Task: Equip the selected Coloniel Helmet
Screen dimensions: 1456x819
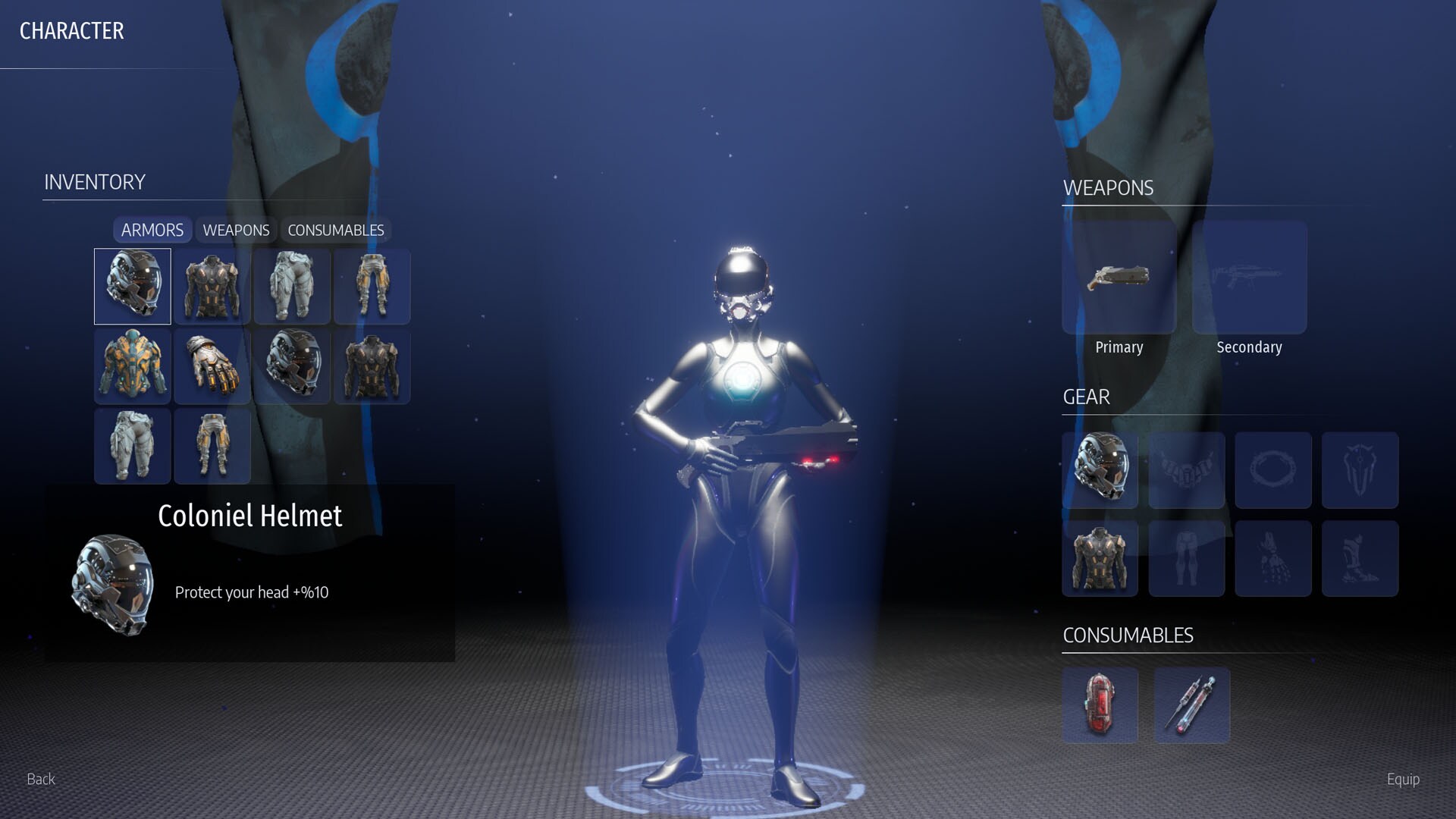Action: (1402, 779)
